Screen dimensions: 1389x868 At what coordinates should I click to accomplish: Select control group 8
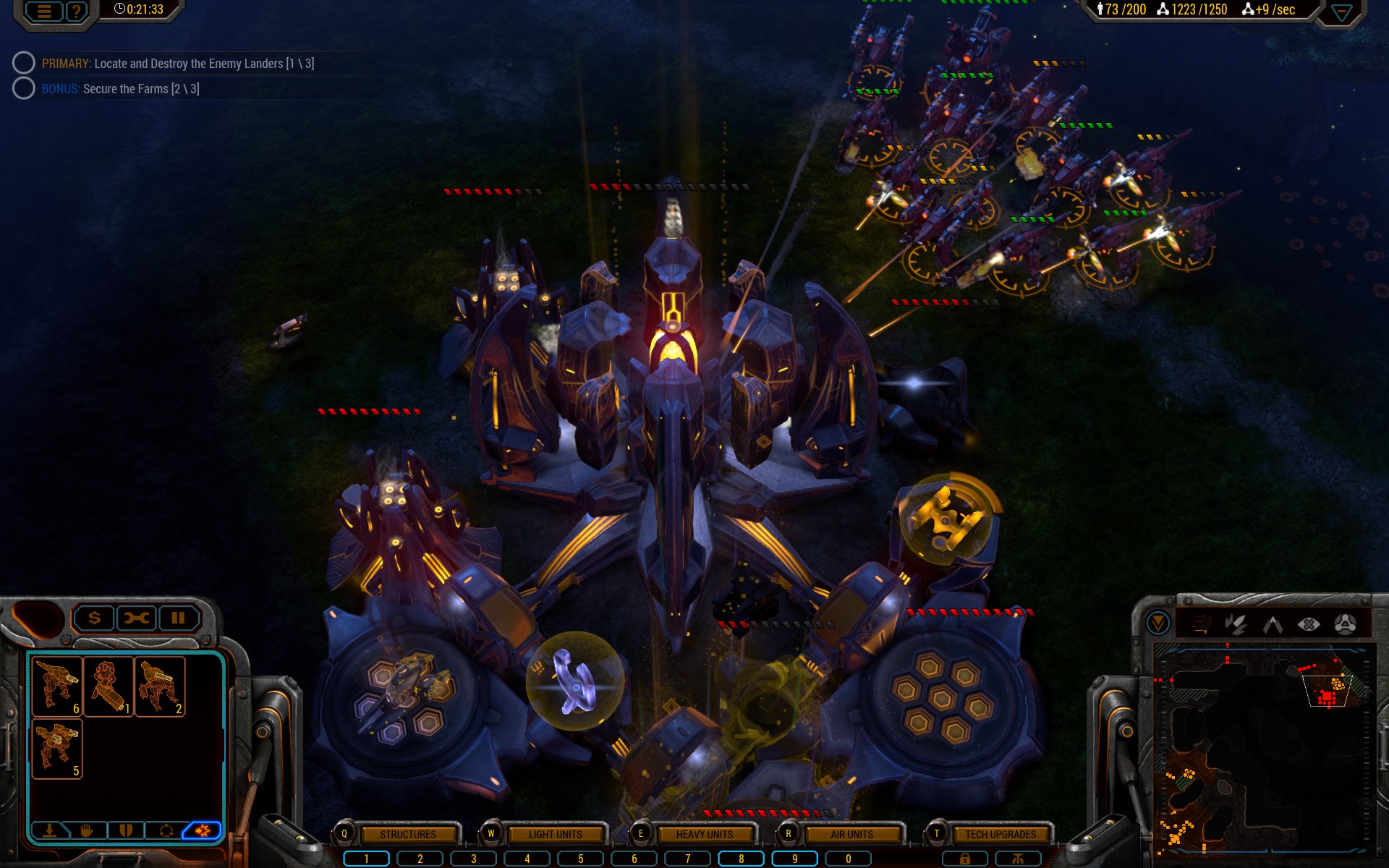[x=741, y=859]
